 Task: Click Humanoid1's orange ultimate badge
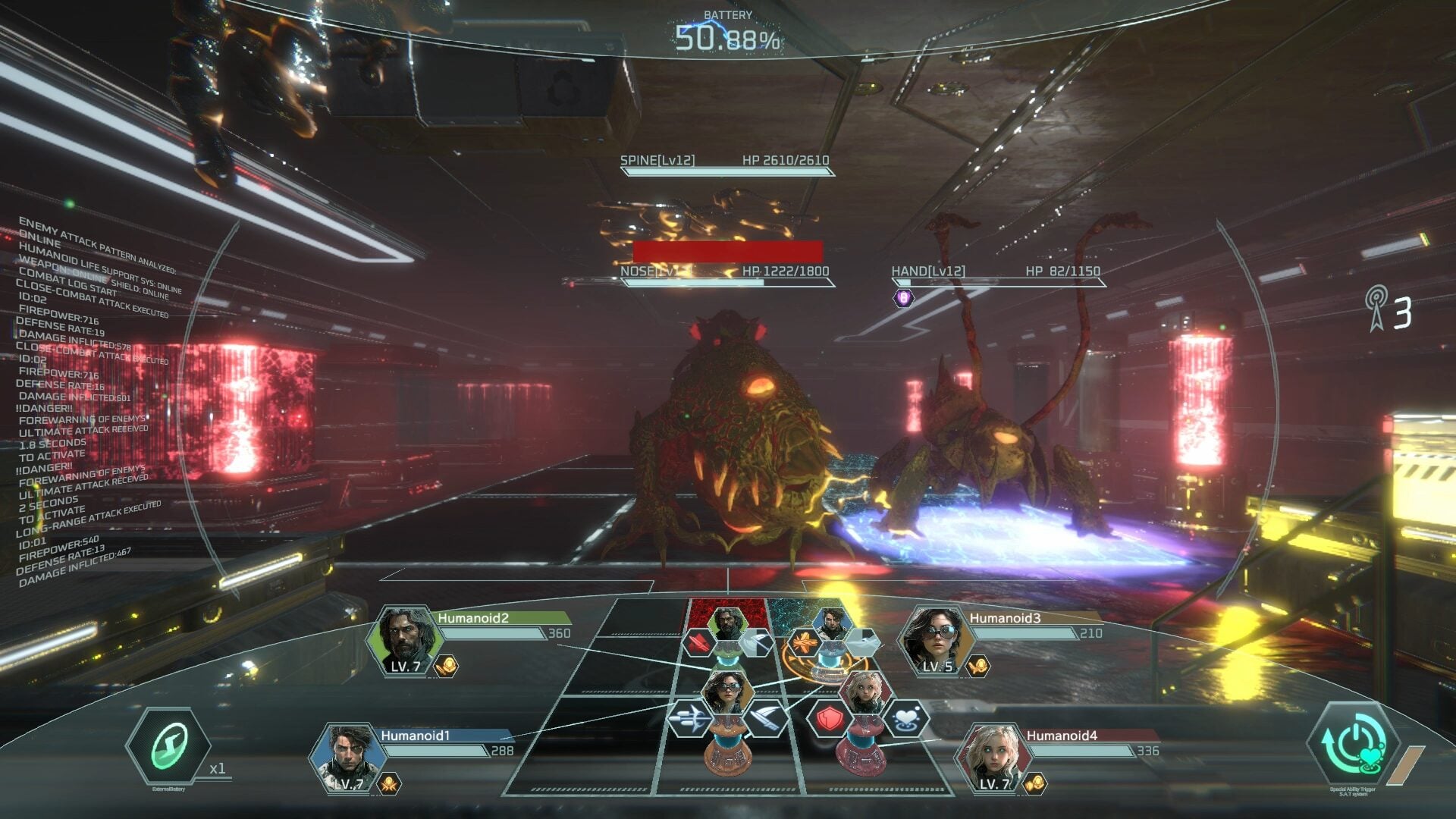[x=389, y=783]
